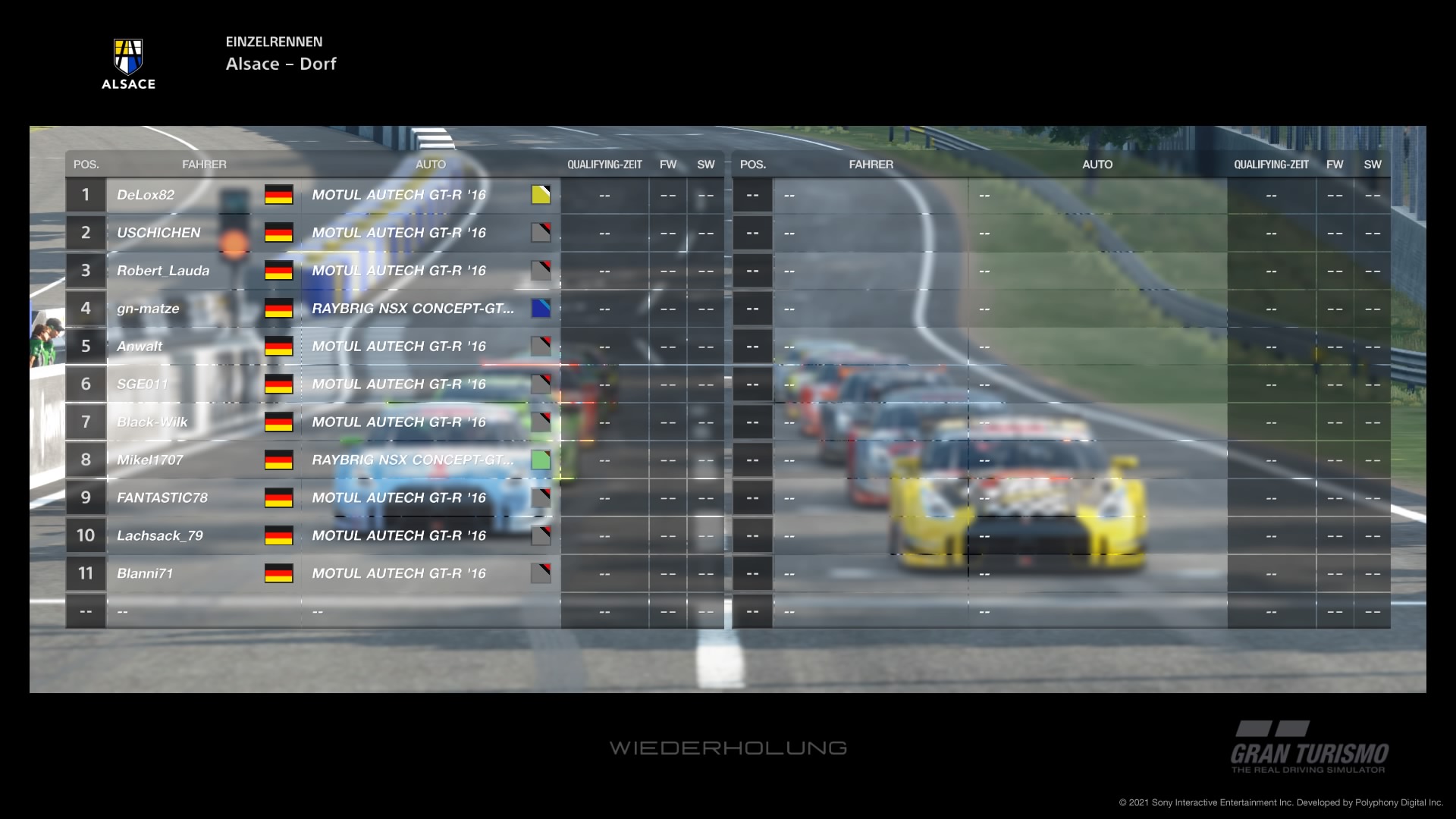Select DeLox82's row in the grid list

click(x=146, y=195)
